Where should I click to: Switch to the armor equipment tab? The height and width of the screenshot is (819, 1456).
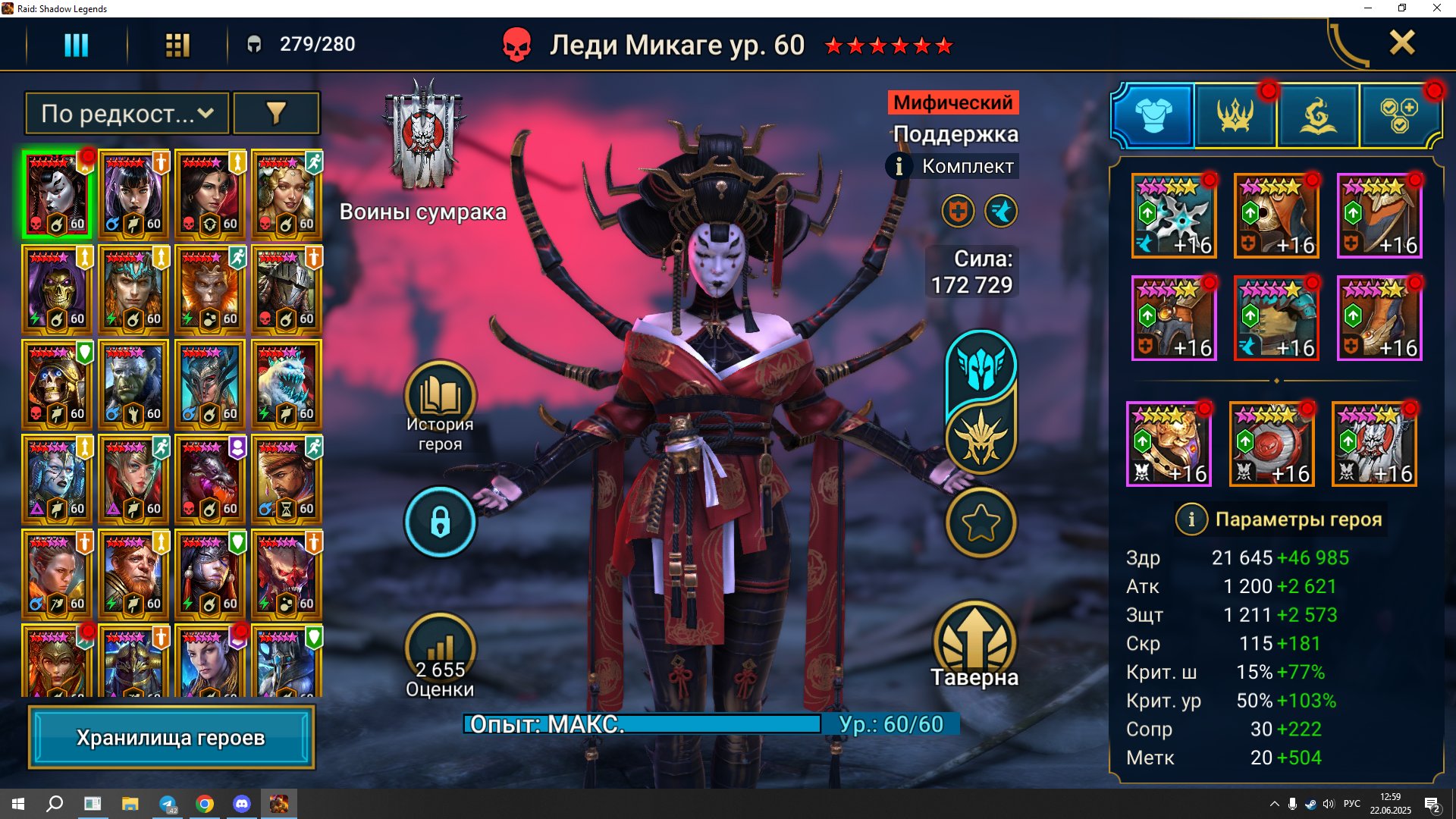[x=1153, y=116]
